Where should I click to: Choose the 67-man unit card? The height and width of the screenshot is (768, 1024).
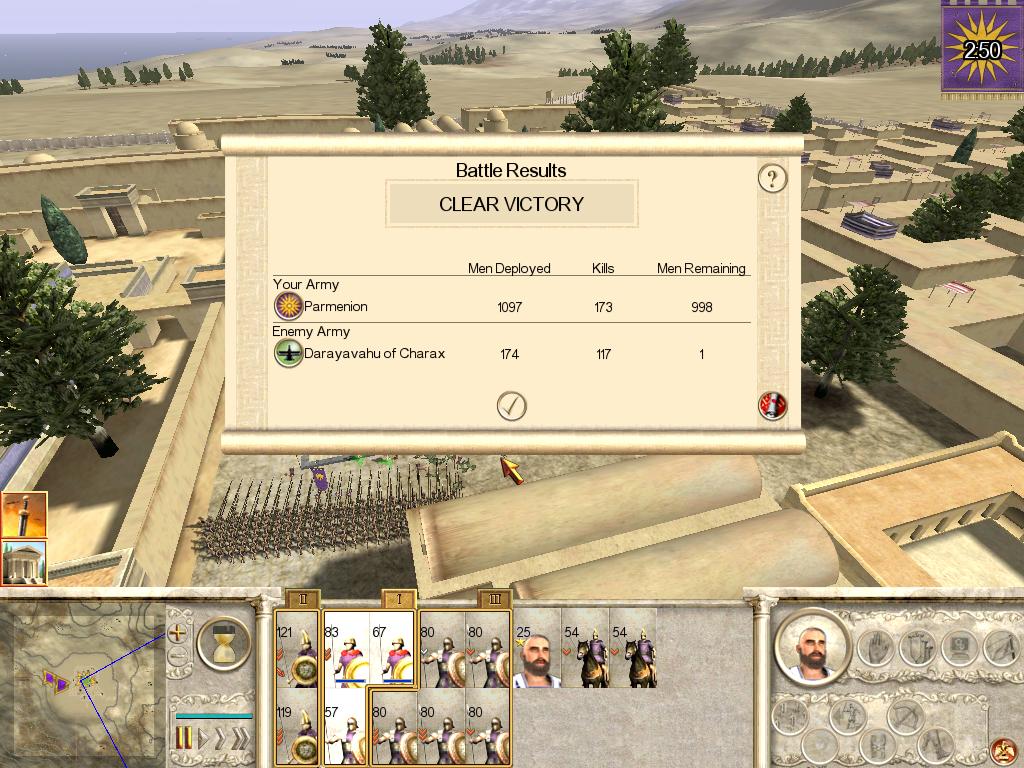(392, 649)
